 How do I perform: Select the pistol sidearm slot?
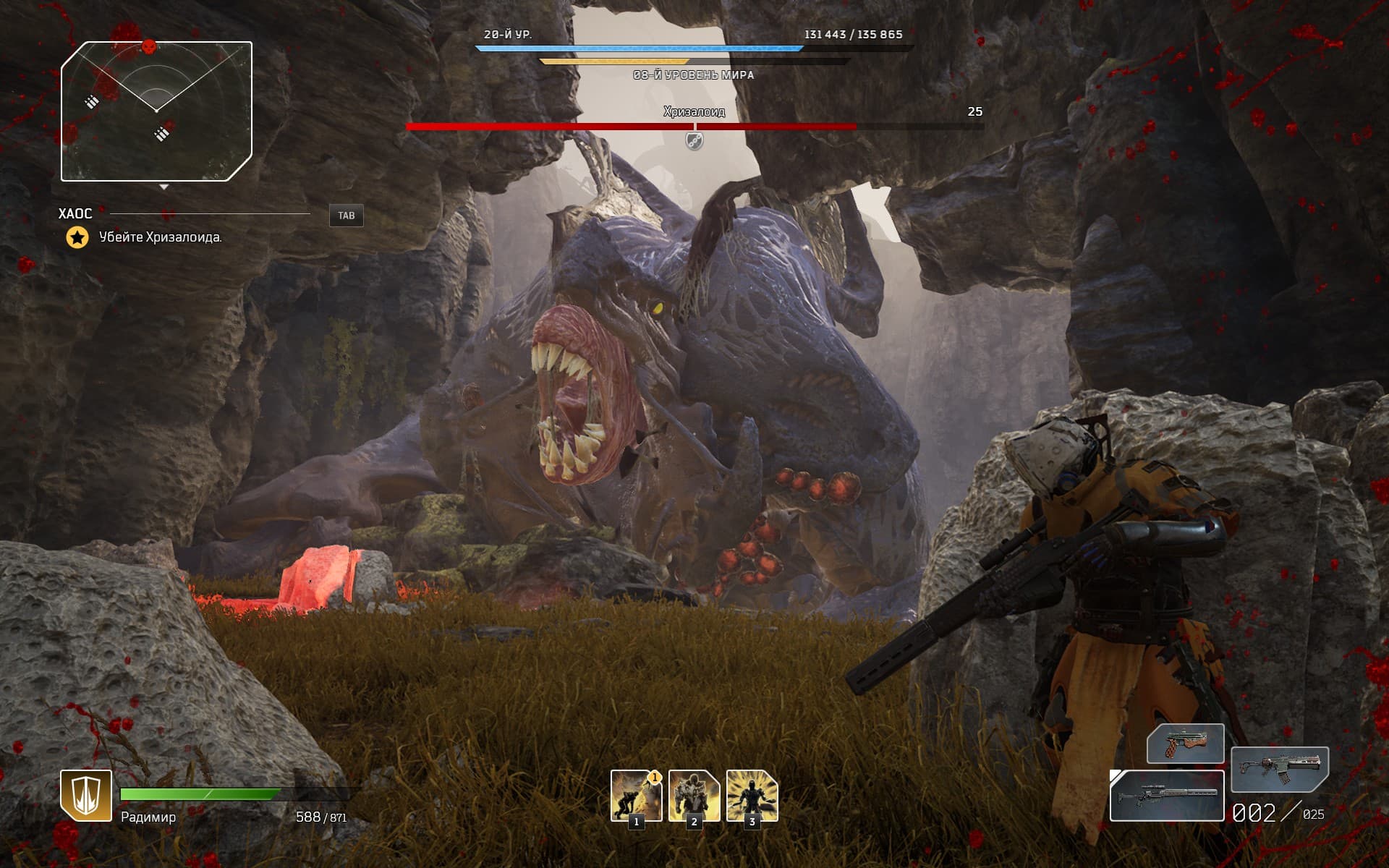click(1185, 743)
